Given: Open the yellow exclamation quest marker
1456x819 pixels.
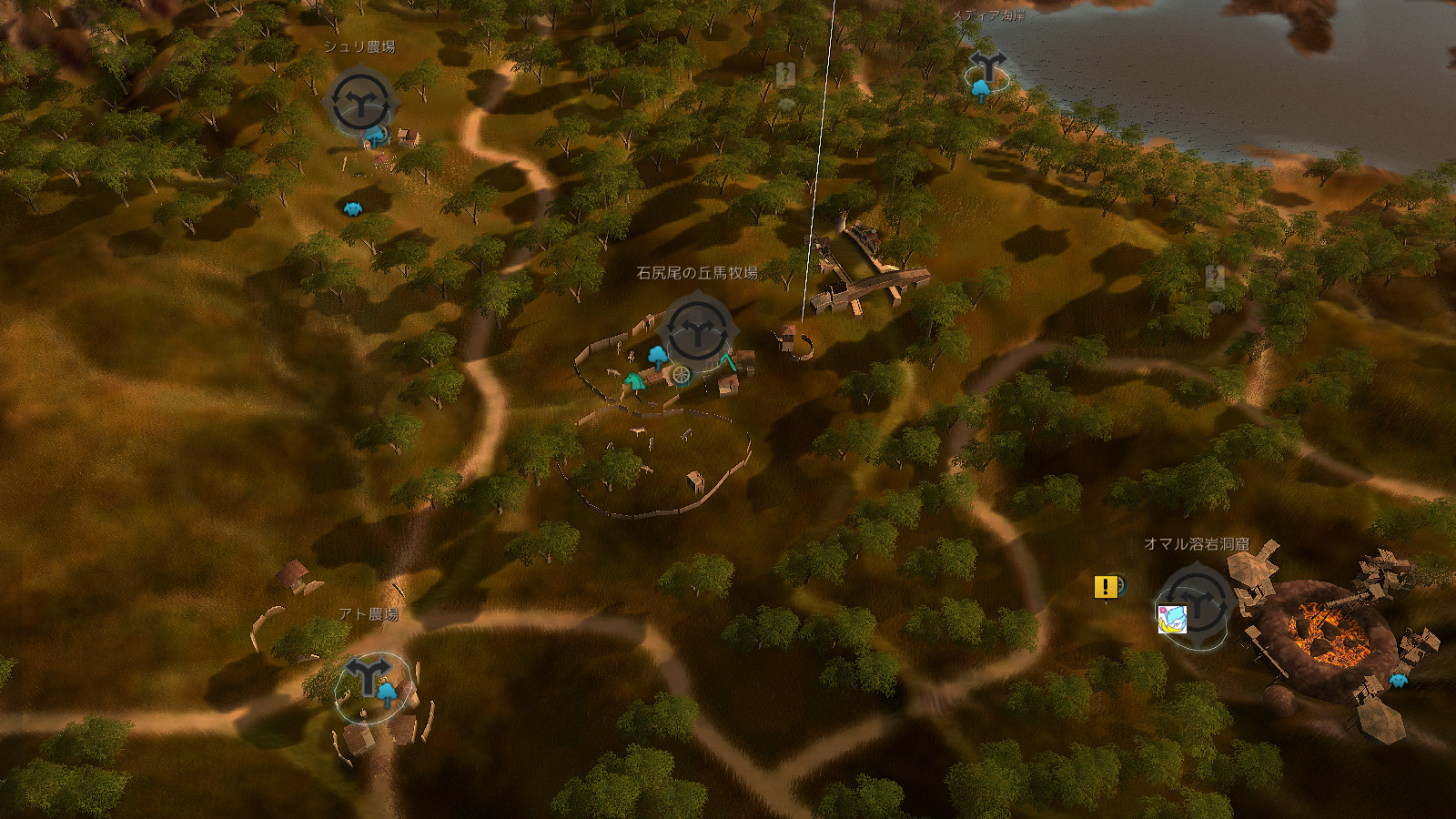Looking at the screenshot, I should point(1106,588).
